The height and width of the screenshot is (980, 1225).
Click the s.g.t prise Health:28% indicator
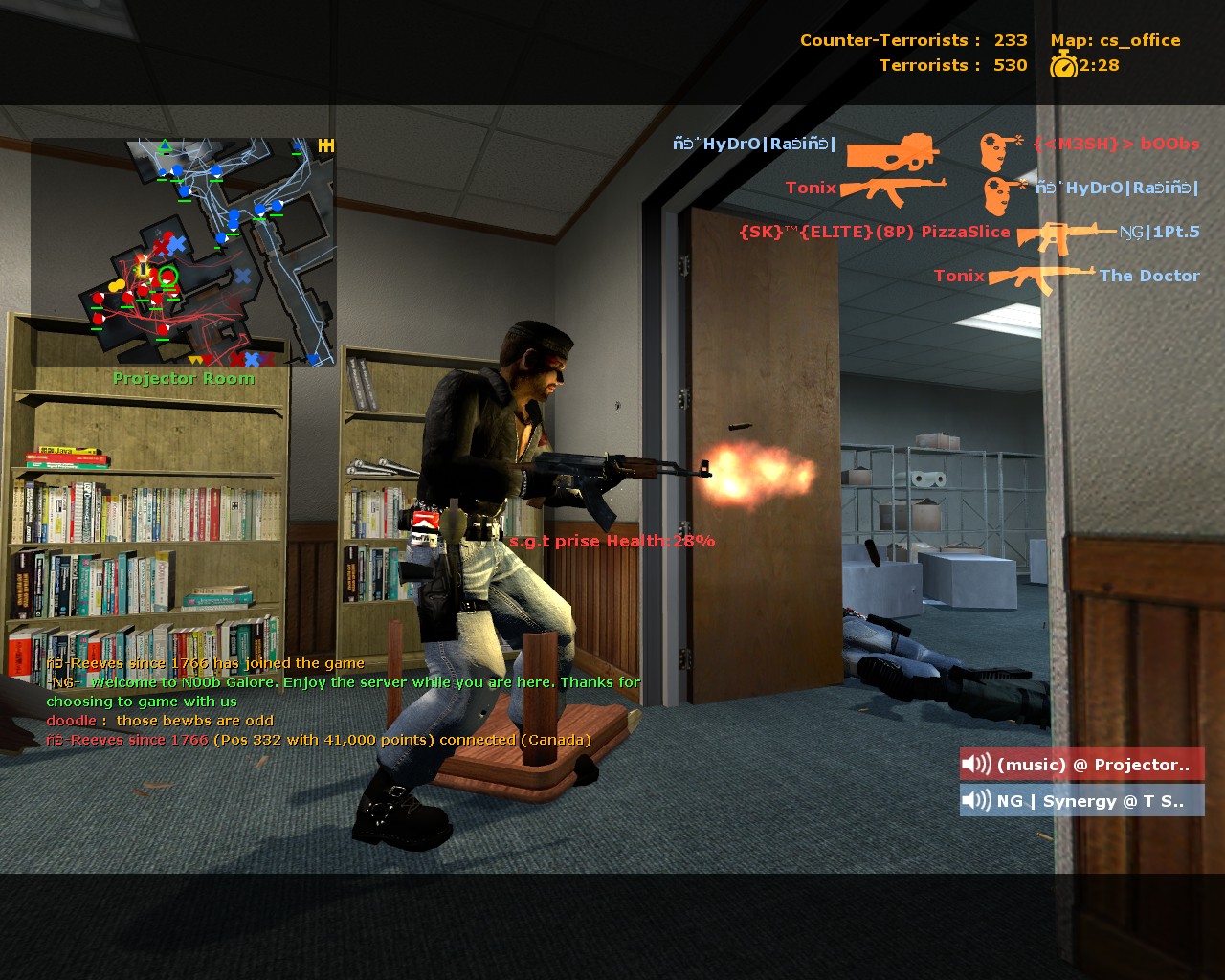tap(612, 541)
